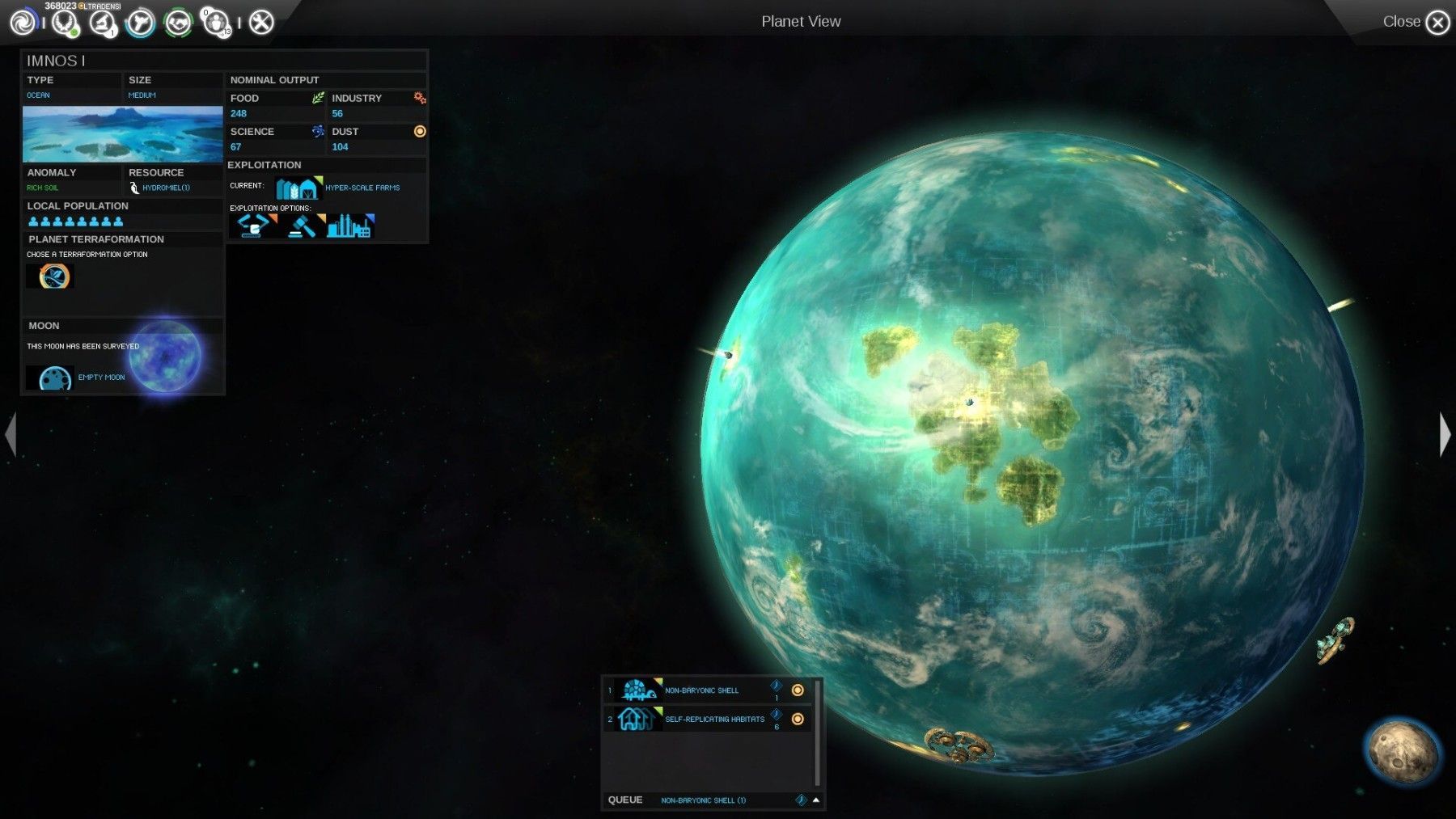This screenshot has width=1456, height=819.
Task: Choose the gavel exploitation option
Action: coord(303,226)
